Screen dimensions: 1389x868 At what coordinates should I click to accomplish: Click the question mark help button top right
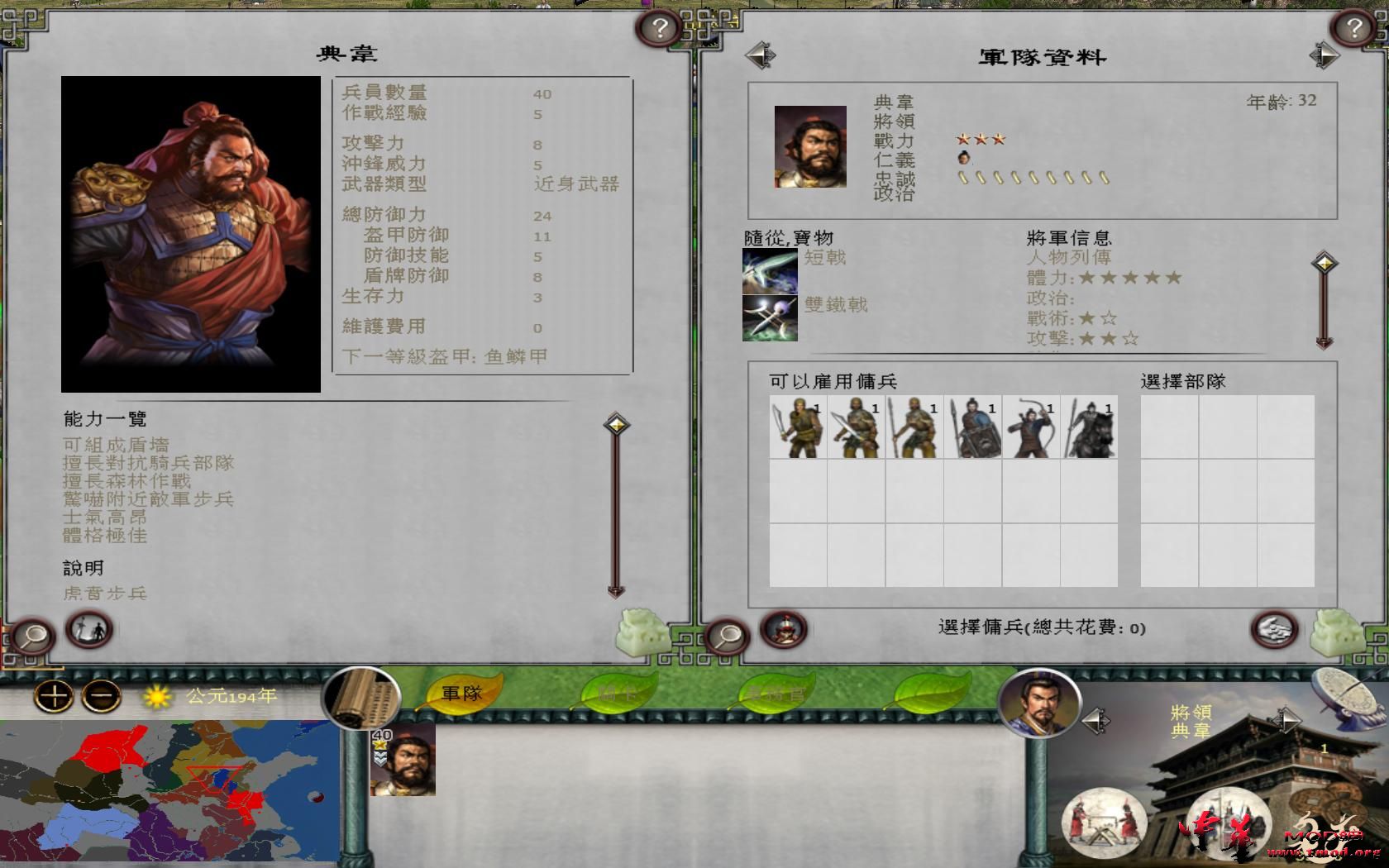click(x=1353, y=26)
